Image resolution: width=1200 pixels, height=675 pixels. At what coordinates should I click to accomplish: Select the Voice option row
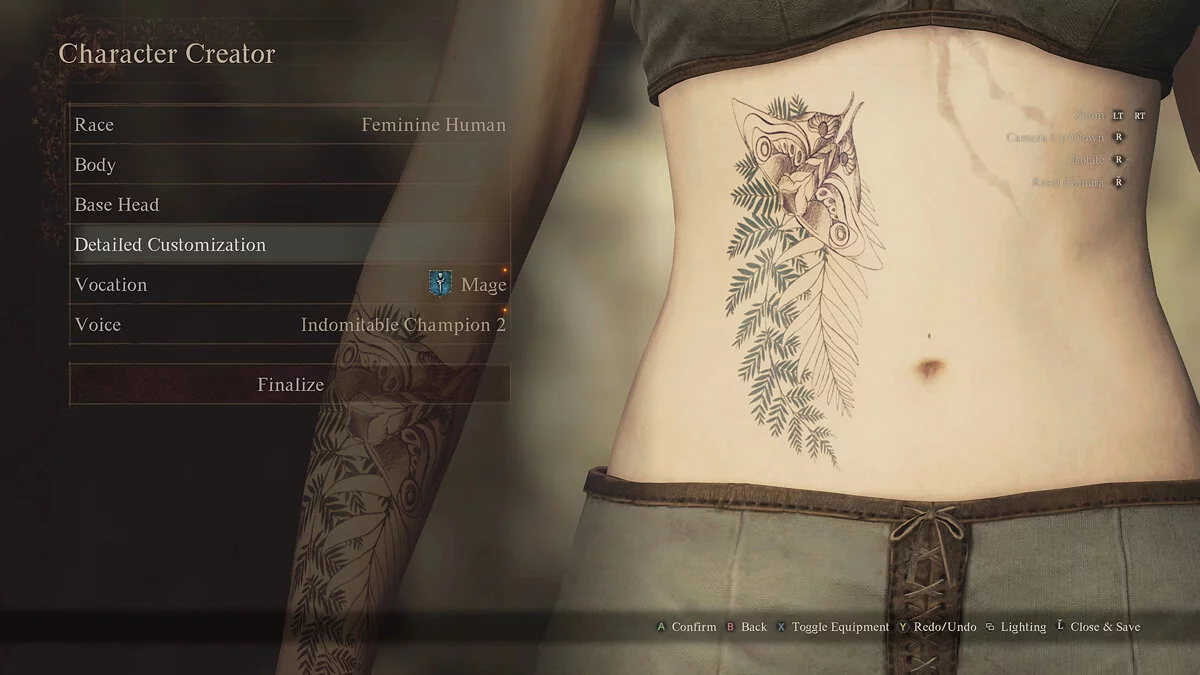pos(289,325)
